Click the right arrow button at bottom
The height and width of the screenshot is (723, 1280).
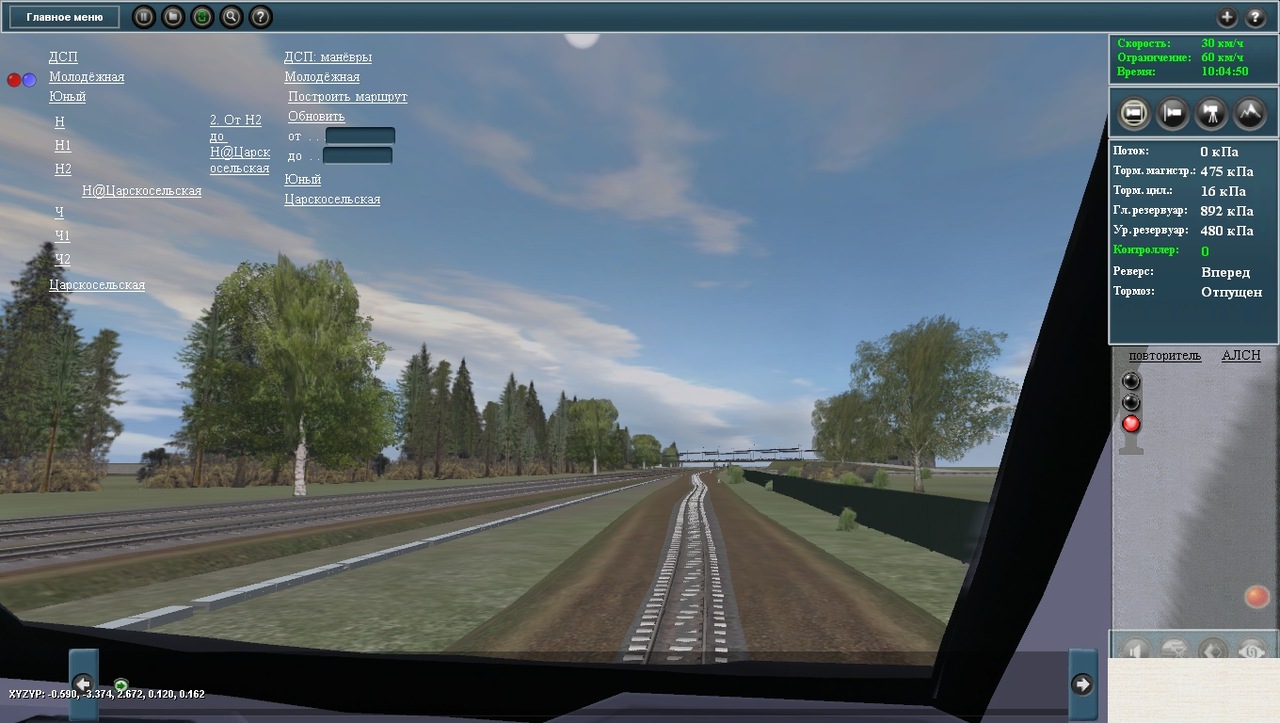pos(1082,684)
